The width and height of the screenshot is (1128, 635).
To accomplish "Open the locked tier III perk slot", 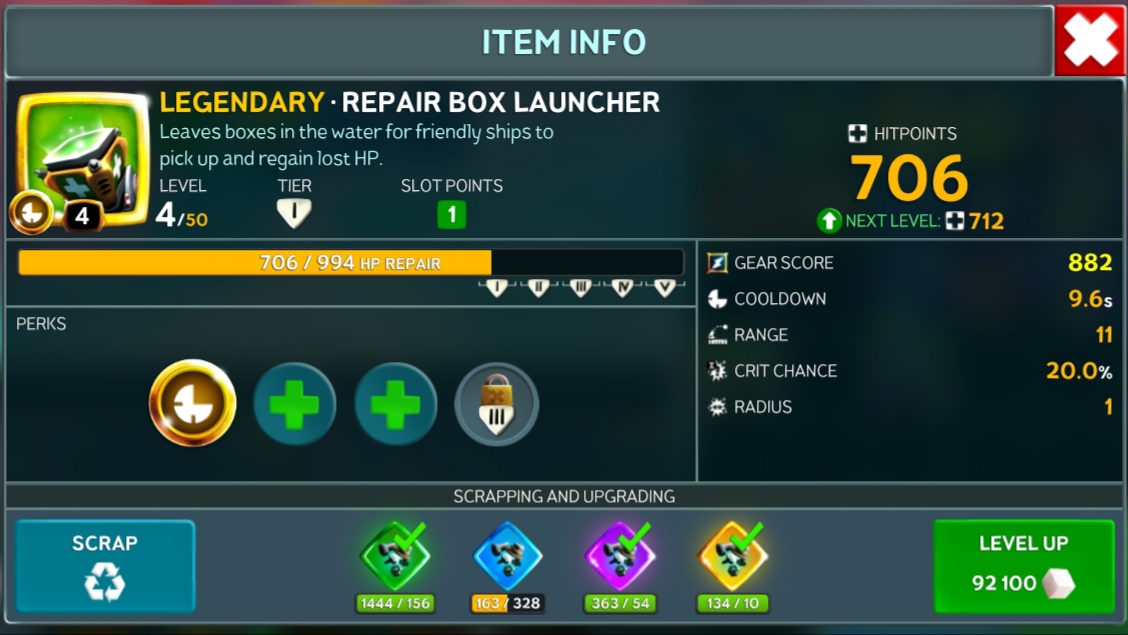I will click(497, 404).
